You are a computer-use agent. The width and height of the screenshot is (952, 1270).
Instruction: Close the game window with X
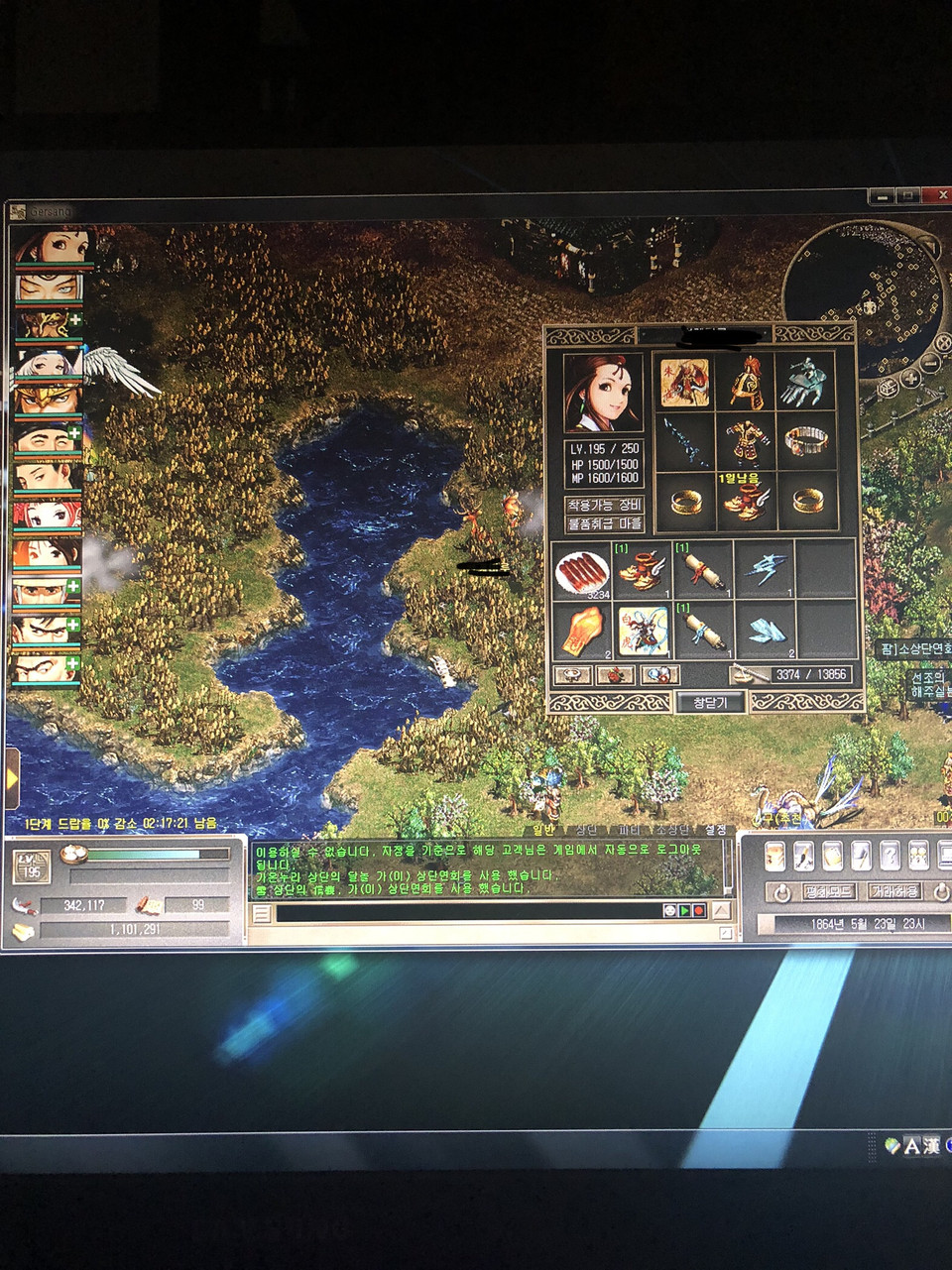941,195
